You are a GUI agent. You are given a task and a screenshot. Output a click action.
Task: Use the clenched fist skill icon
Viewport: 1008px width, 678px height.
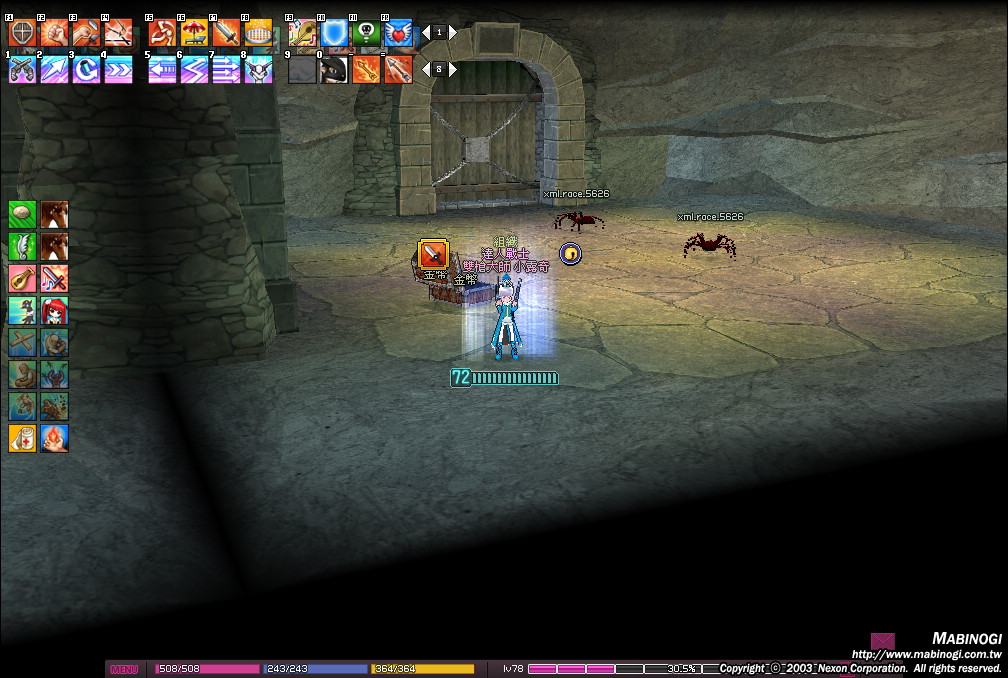point(54,33)
